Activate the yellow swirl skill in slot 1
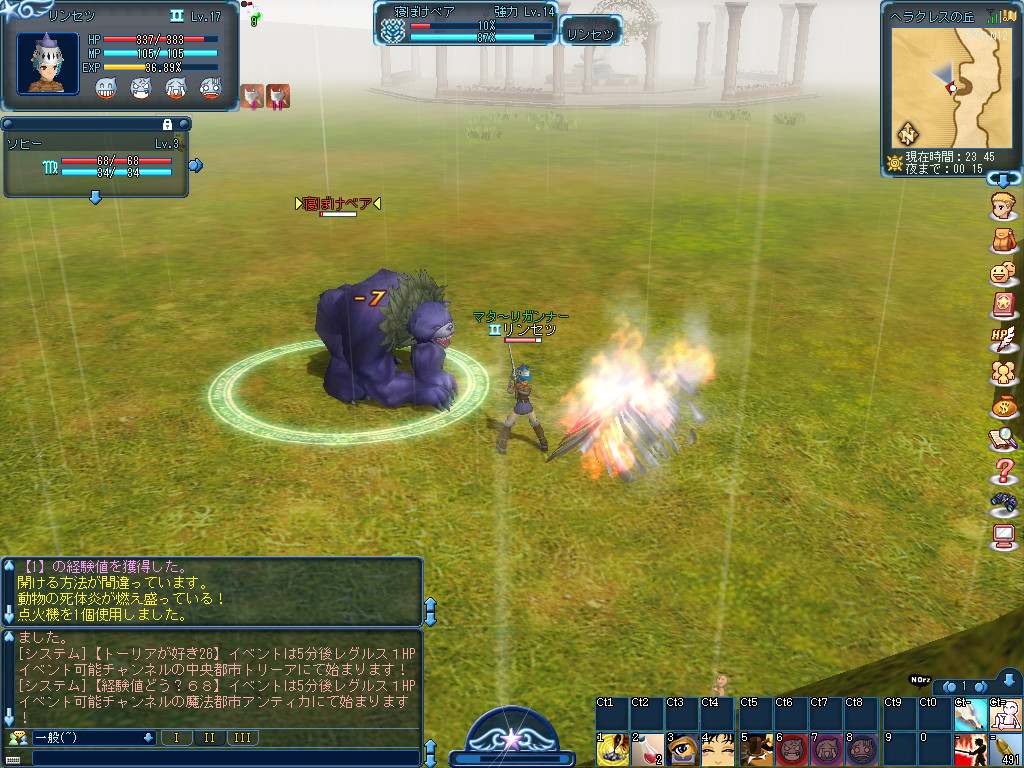 pyautogui.click(x=612, y=750)
